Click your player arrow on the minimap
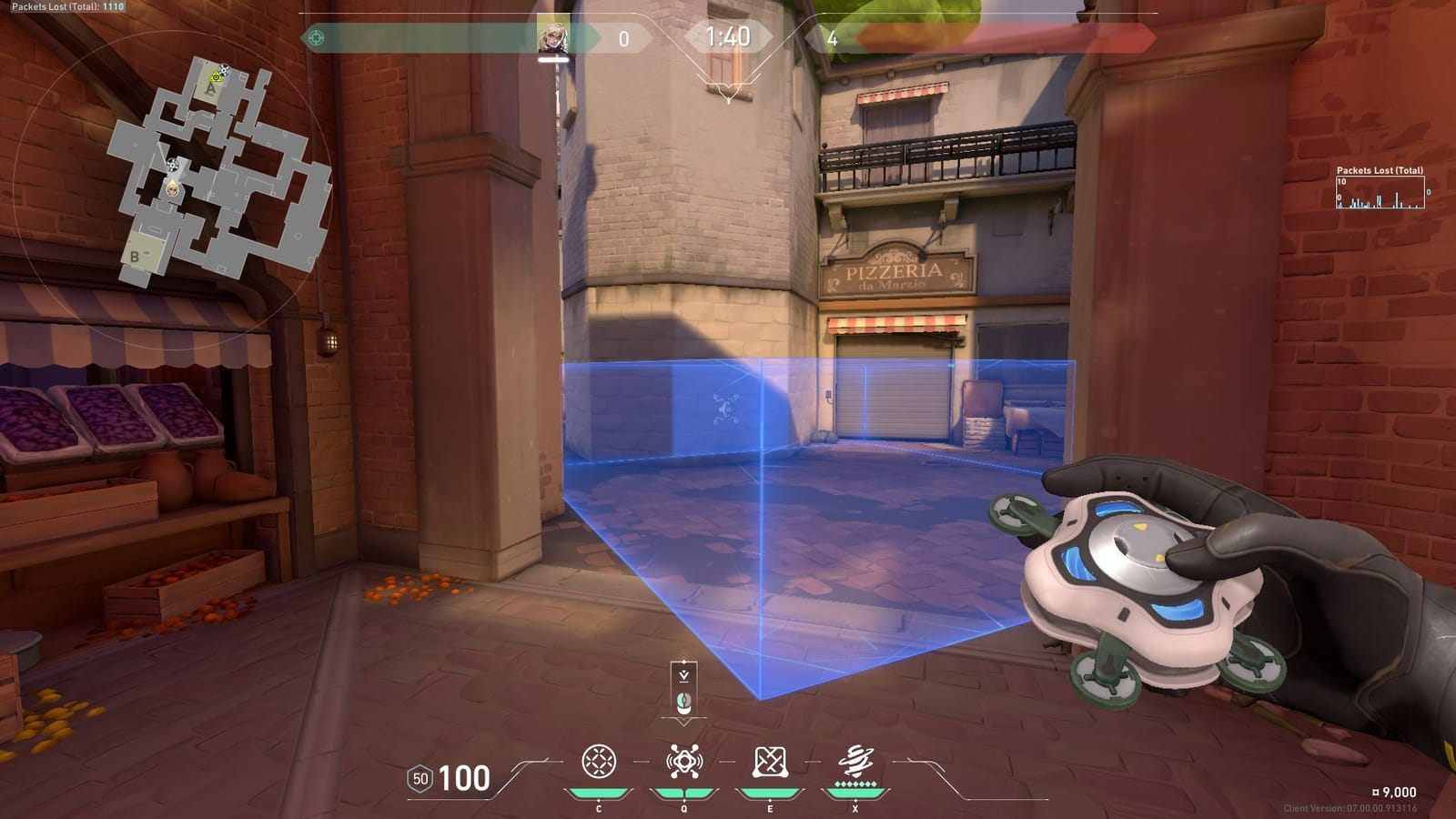This screenshot has width=1456, height=819. click(x=173, y=189)
